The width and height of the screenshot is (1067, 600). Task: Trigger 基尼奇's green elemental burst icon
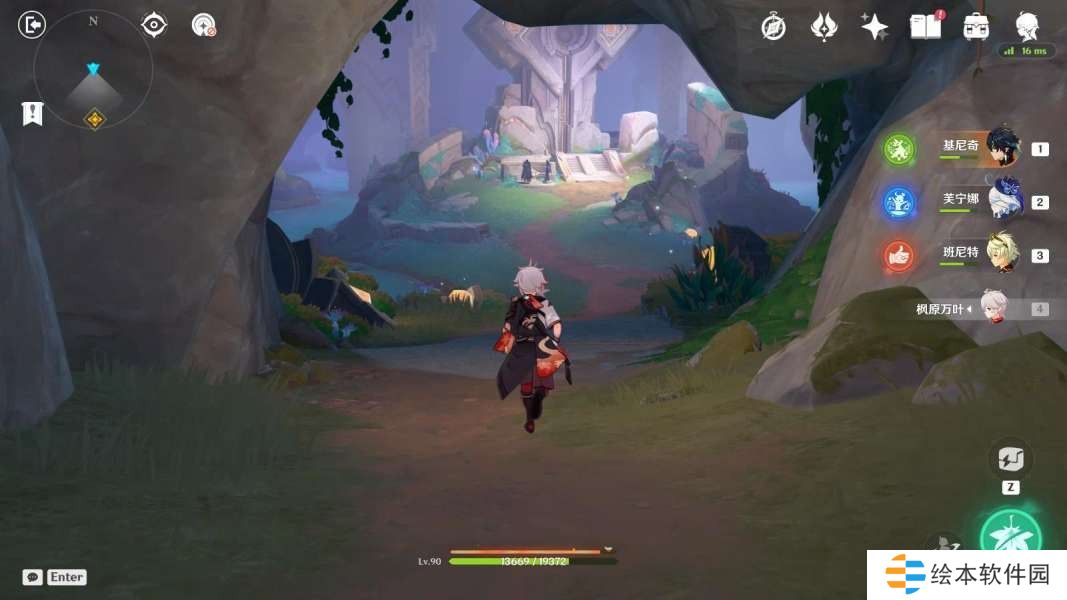[x=899, y=150]
